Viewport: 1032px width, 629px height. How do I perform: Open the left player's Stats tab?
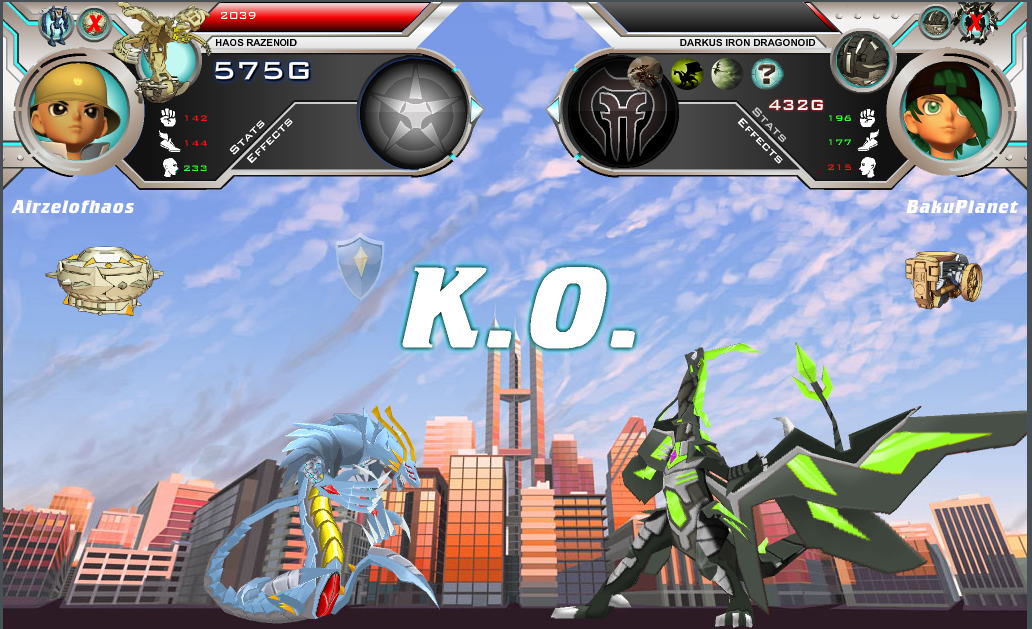pos(247,137)
